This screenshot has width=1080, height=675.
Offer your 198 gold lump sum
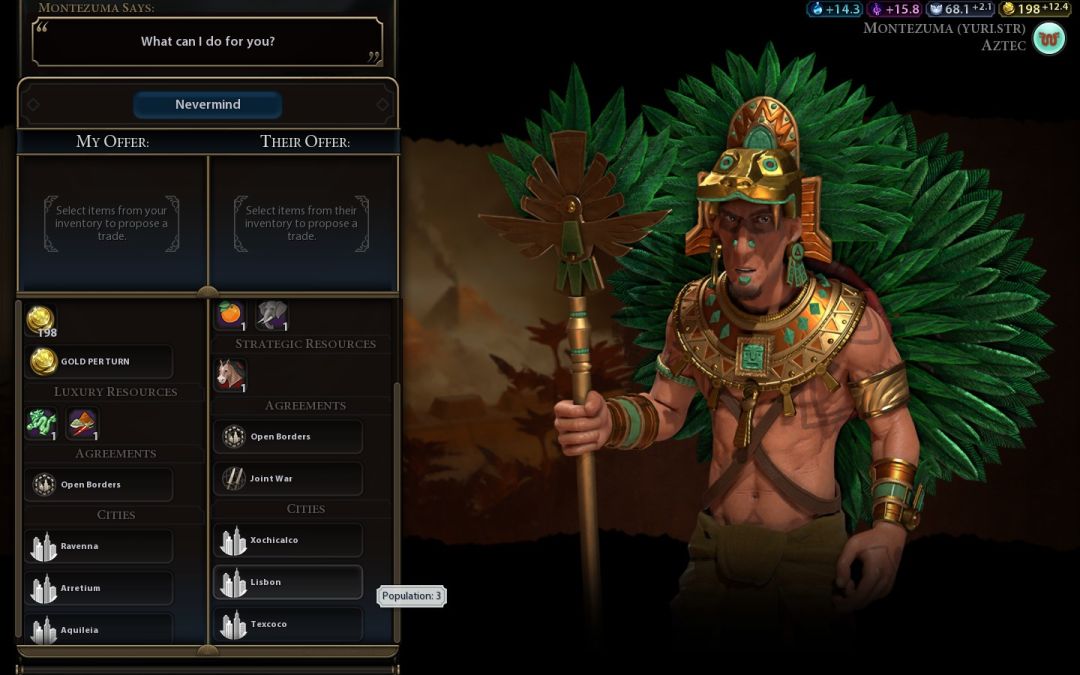click(x=41, y=321)
